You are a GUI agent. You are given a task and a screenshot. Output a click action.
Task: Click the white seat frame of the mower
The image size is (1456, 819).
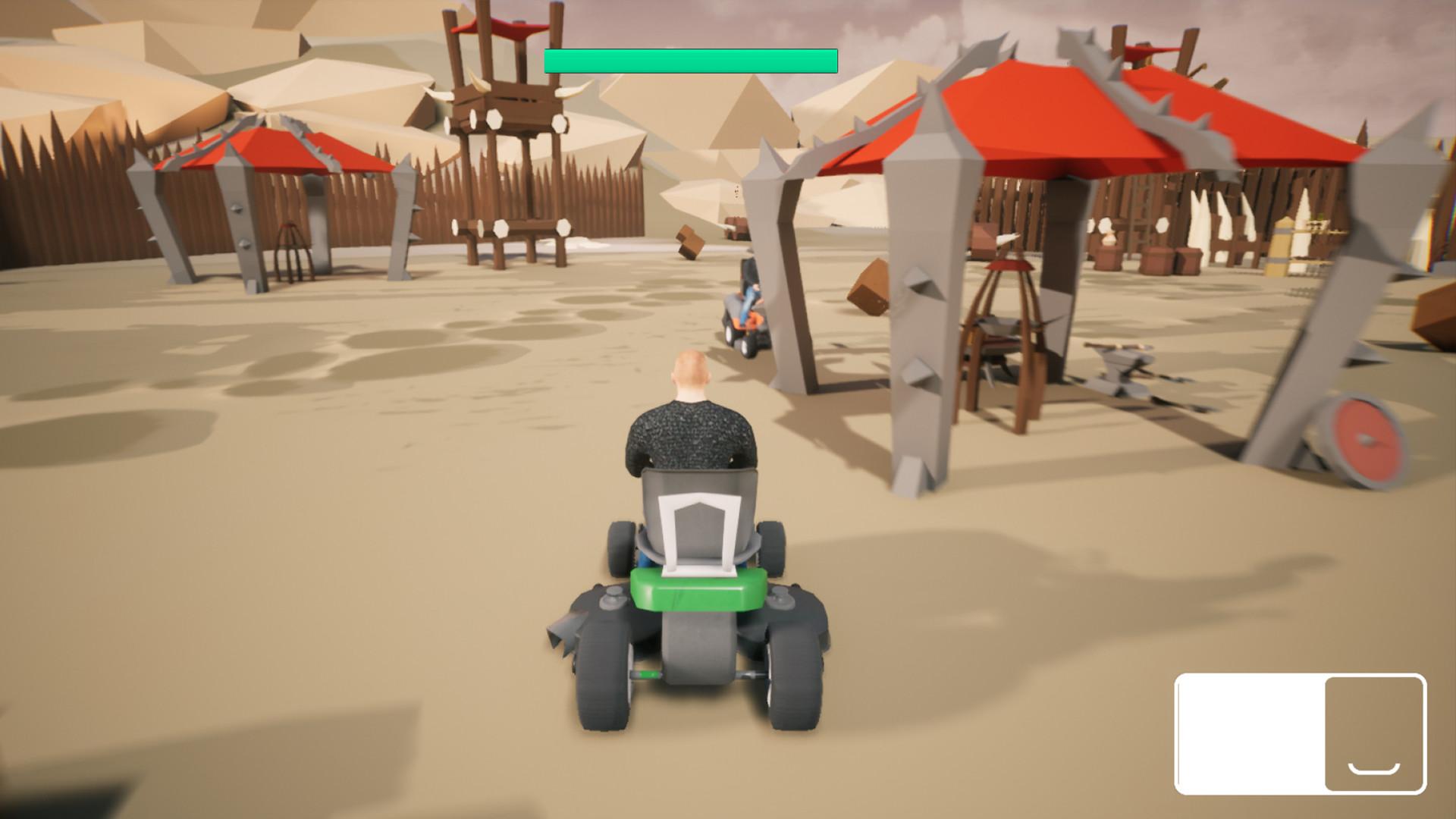pos(698,523)
